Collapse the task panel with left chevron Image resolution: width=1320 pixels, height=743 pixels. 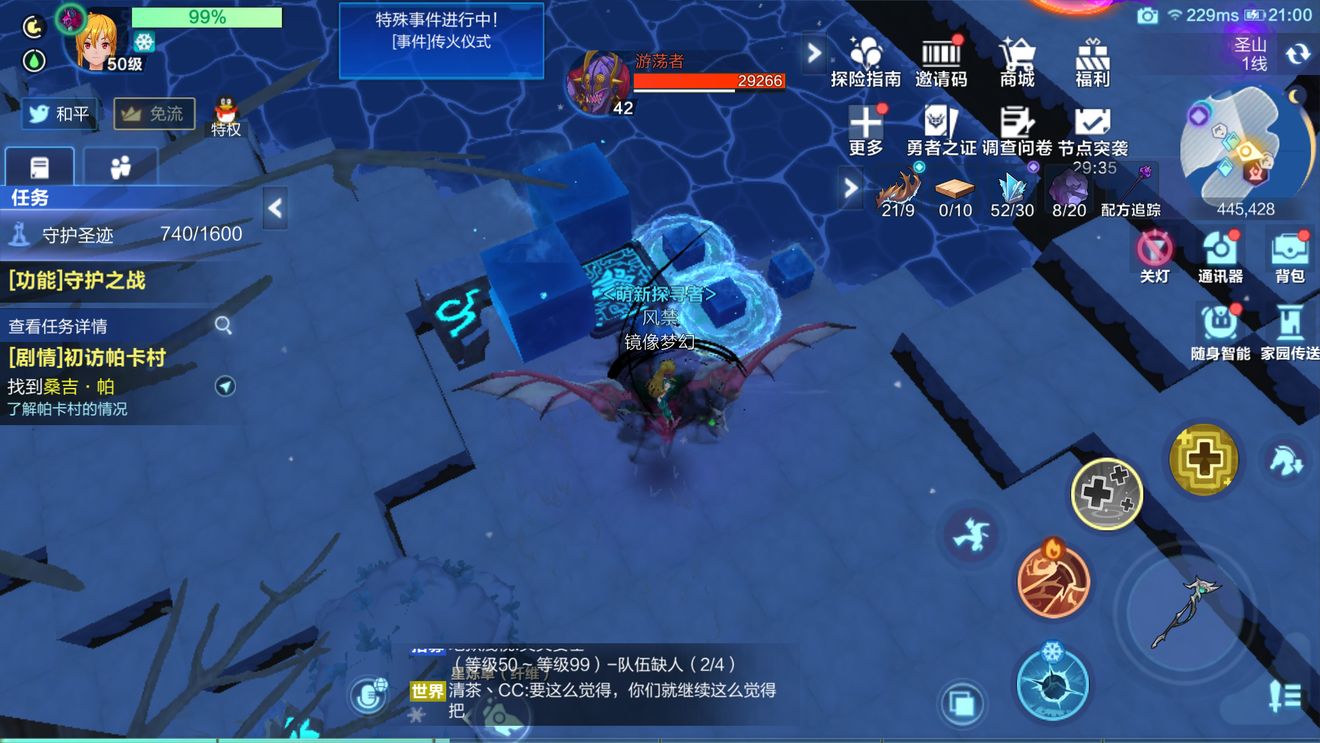coord(273,209)
